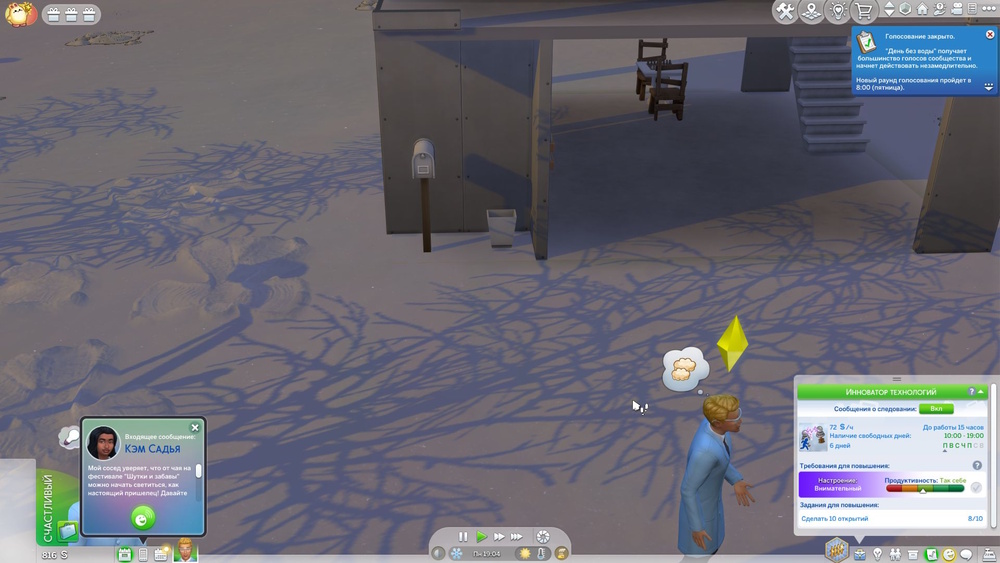Image resolution: width=1000 pixels, height=563 pixels.
Task: Open the three-dot options menu
Action: click(x=989, y=10)
